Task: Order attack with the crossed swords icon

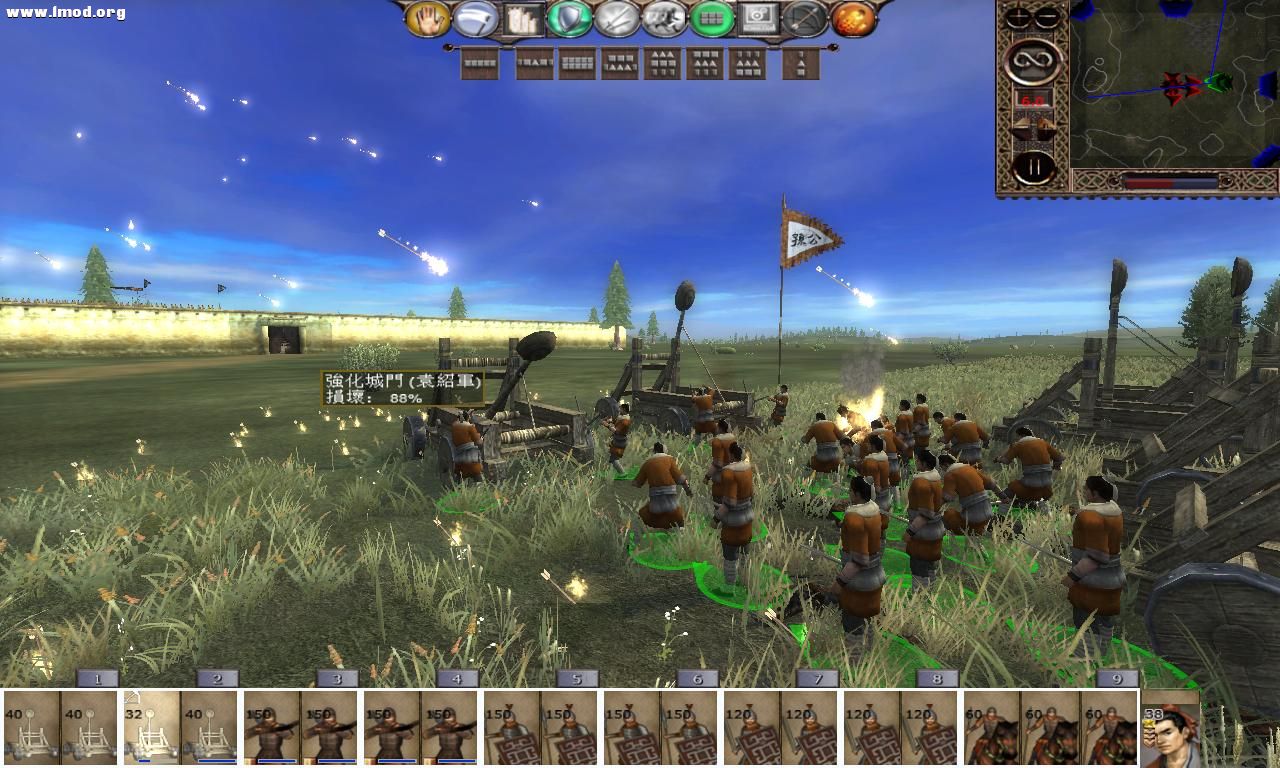Action: point(616,20)
